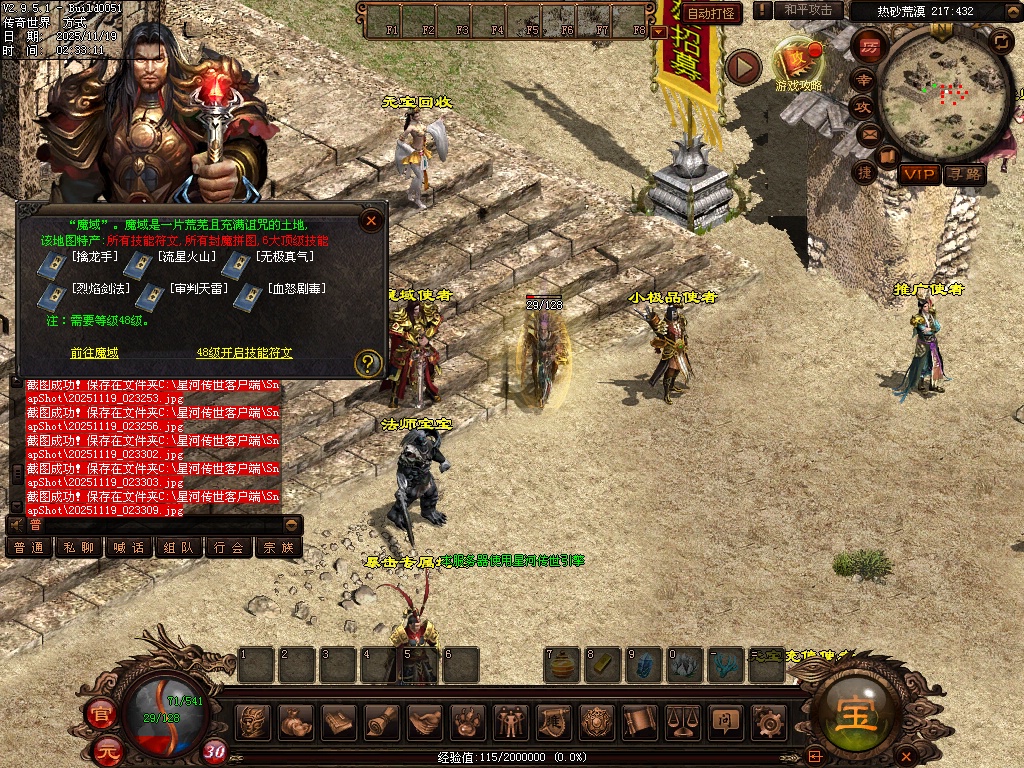Switch to the 私聊 private chat tab
This screenshot has height=768, width=1024.
coord(79,547)
